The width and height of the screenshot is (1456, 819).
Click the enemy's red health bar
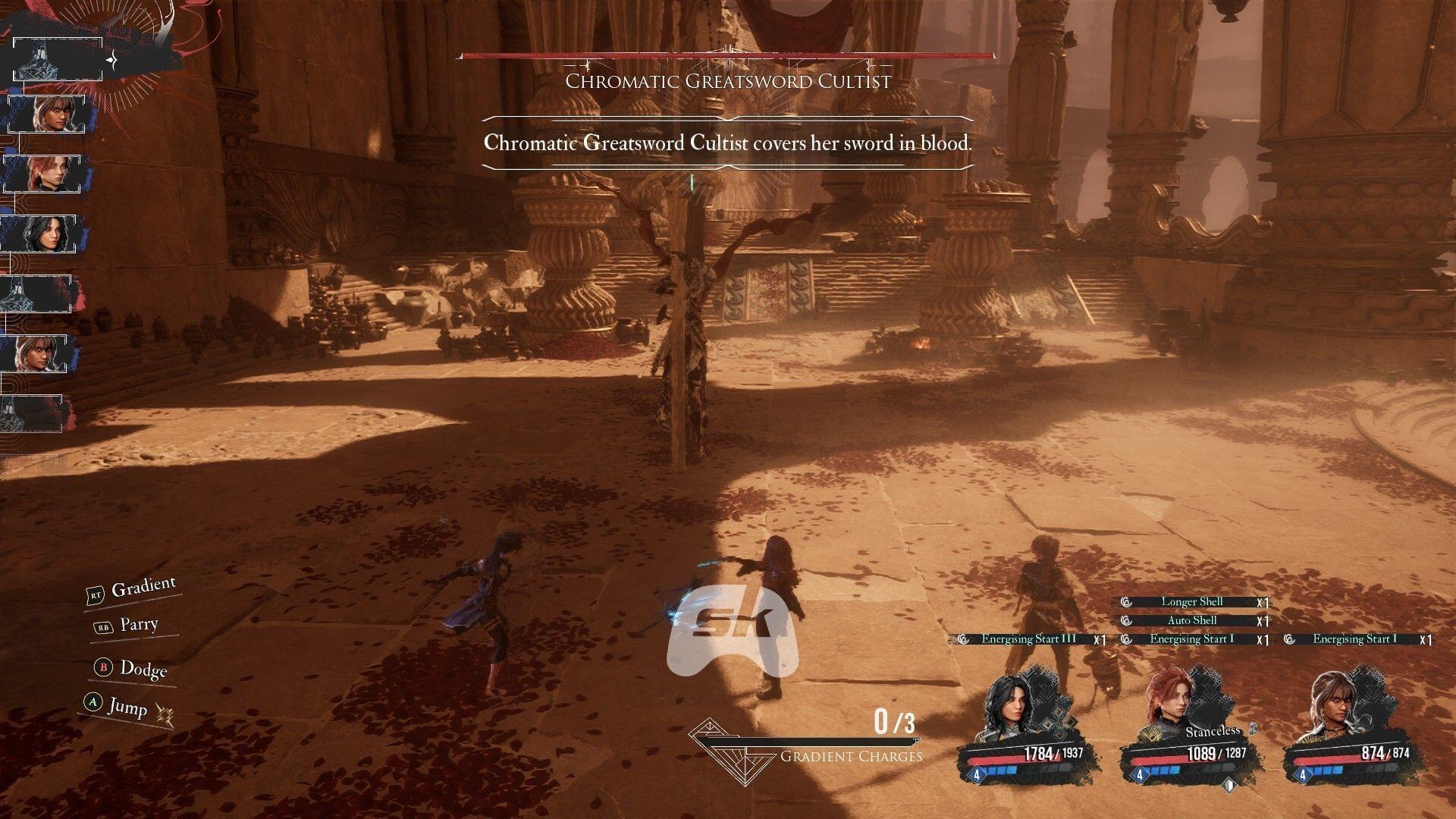pyautogui.click(x=726, y=55)
